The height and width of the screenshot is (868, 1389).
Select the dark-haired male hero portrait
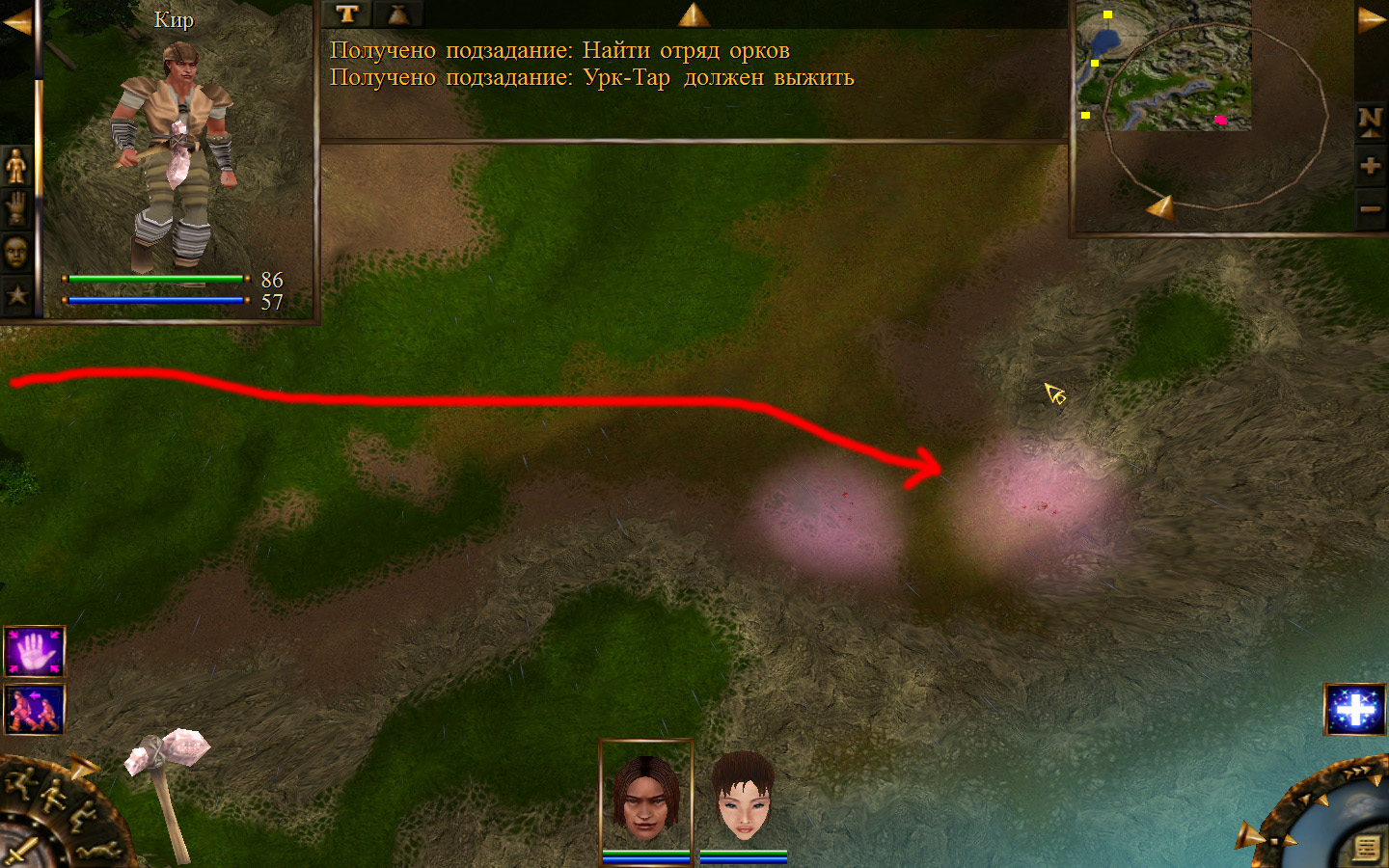click(645, 798)
